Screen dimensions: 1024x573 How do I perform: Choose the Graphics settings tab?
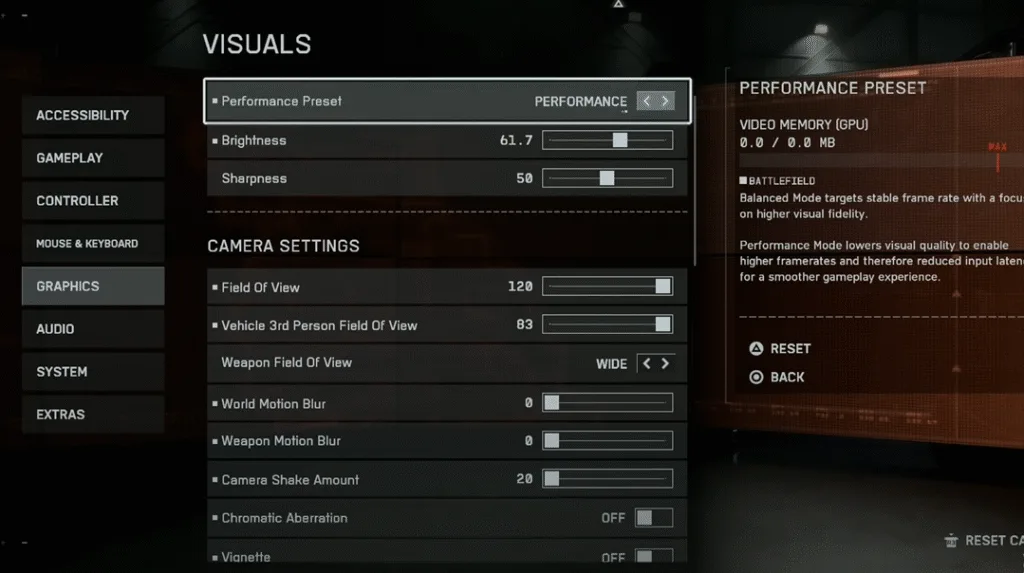tap(93, 286)
